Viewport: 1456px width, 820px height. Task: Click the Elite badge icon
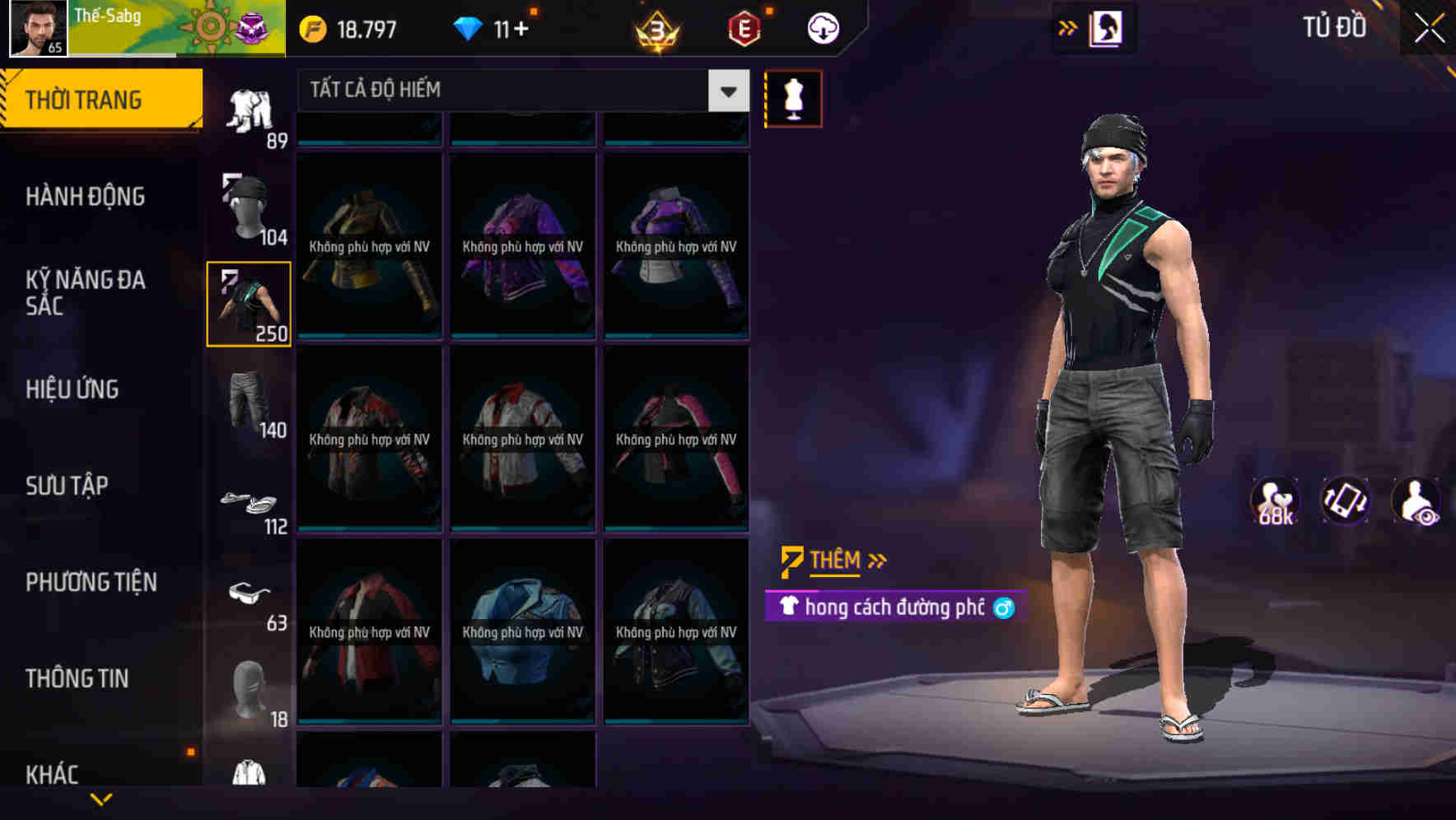(x=745, y=27)
